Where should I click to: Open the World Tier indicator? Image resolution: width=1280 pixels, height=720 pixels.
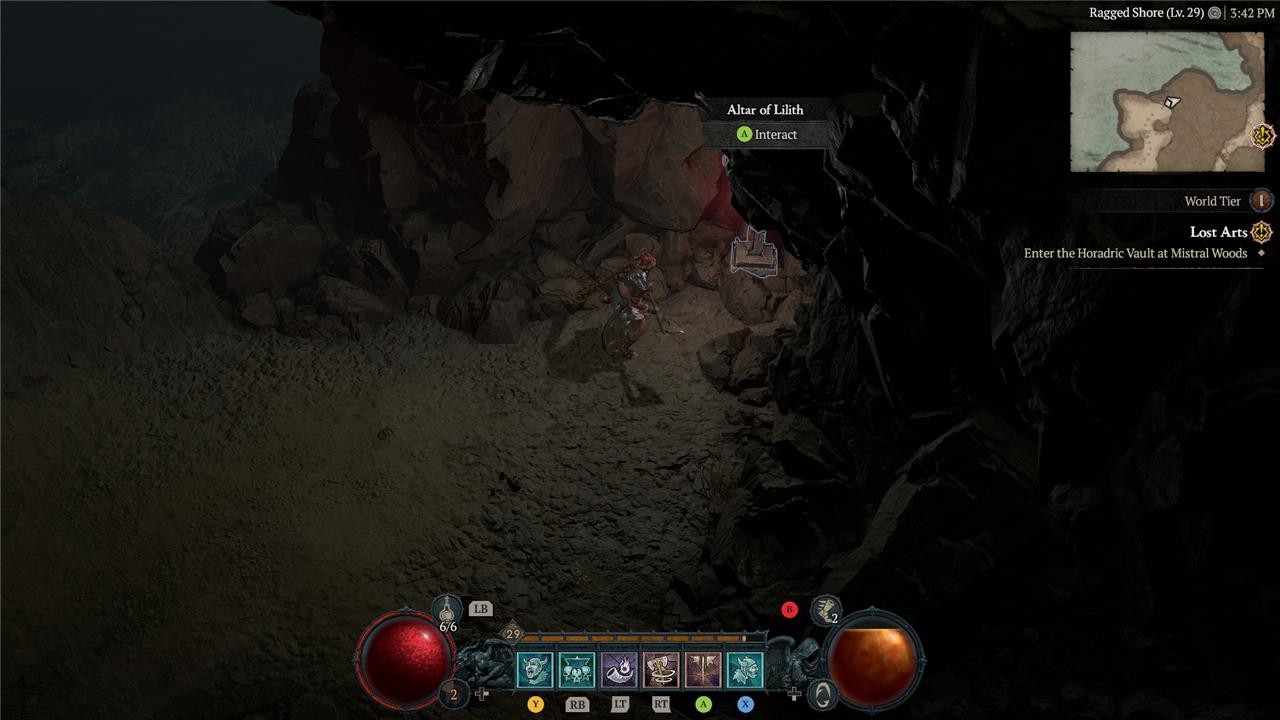[1262, 201]
